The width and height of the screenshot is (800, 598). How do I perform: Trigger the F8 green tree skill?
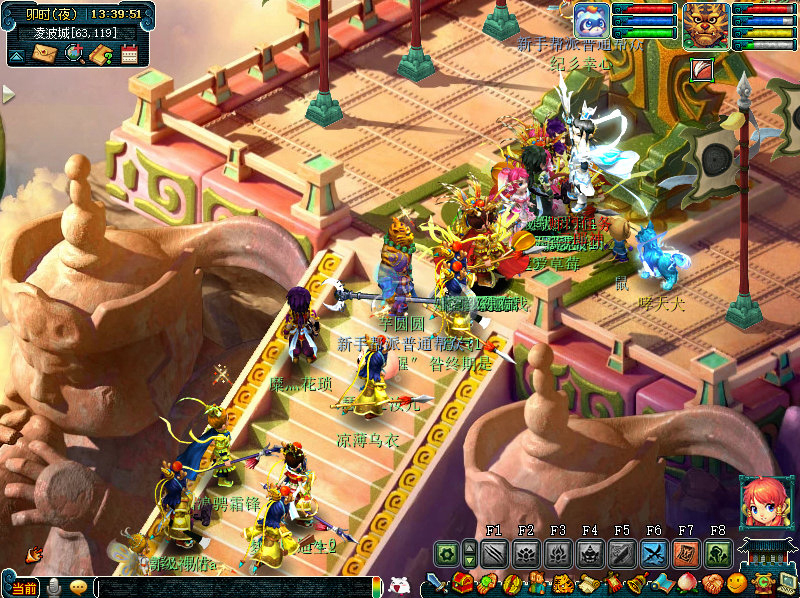[x=717, y=553]
